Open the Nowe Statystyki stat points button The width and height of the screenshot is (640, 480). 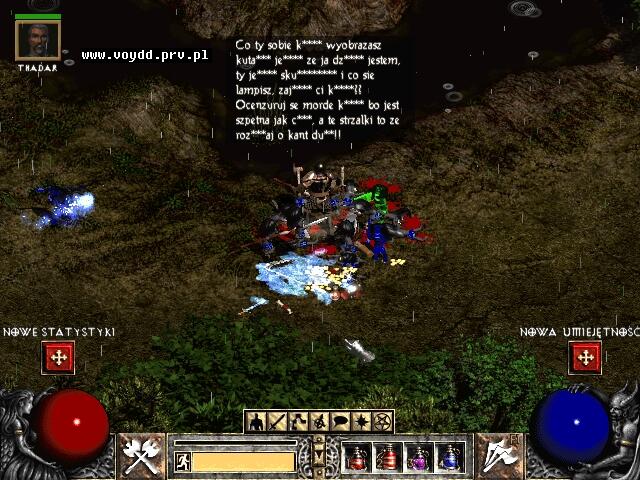click(x=58, y=357)
